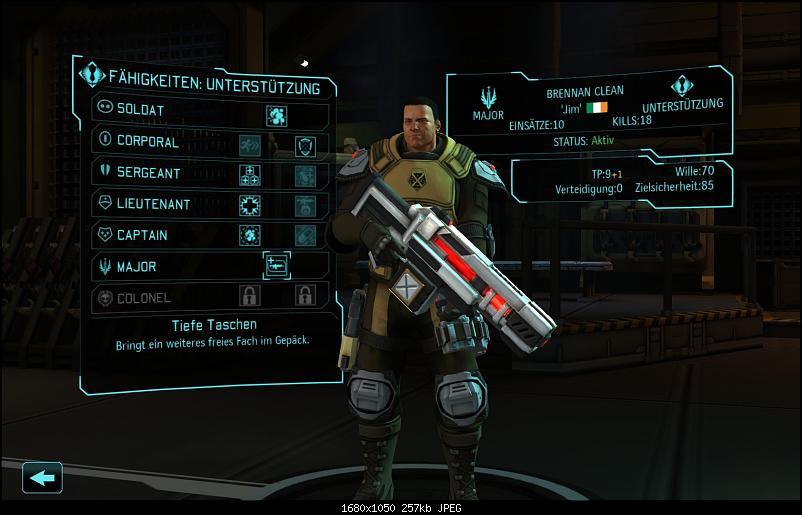Screen dimensions: 802x515
Task: Select the Tiefe Taschen ability in Major row
Action: pyautogui.click(x=277, y=266)
